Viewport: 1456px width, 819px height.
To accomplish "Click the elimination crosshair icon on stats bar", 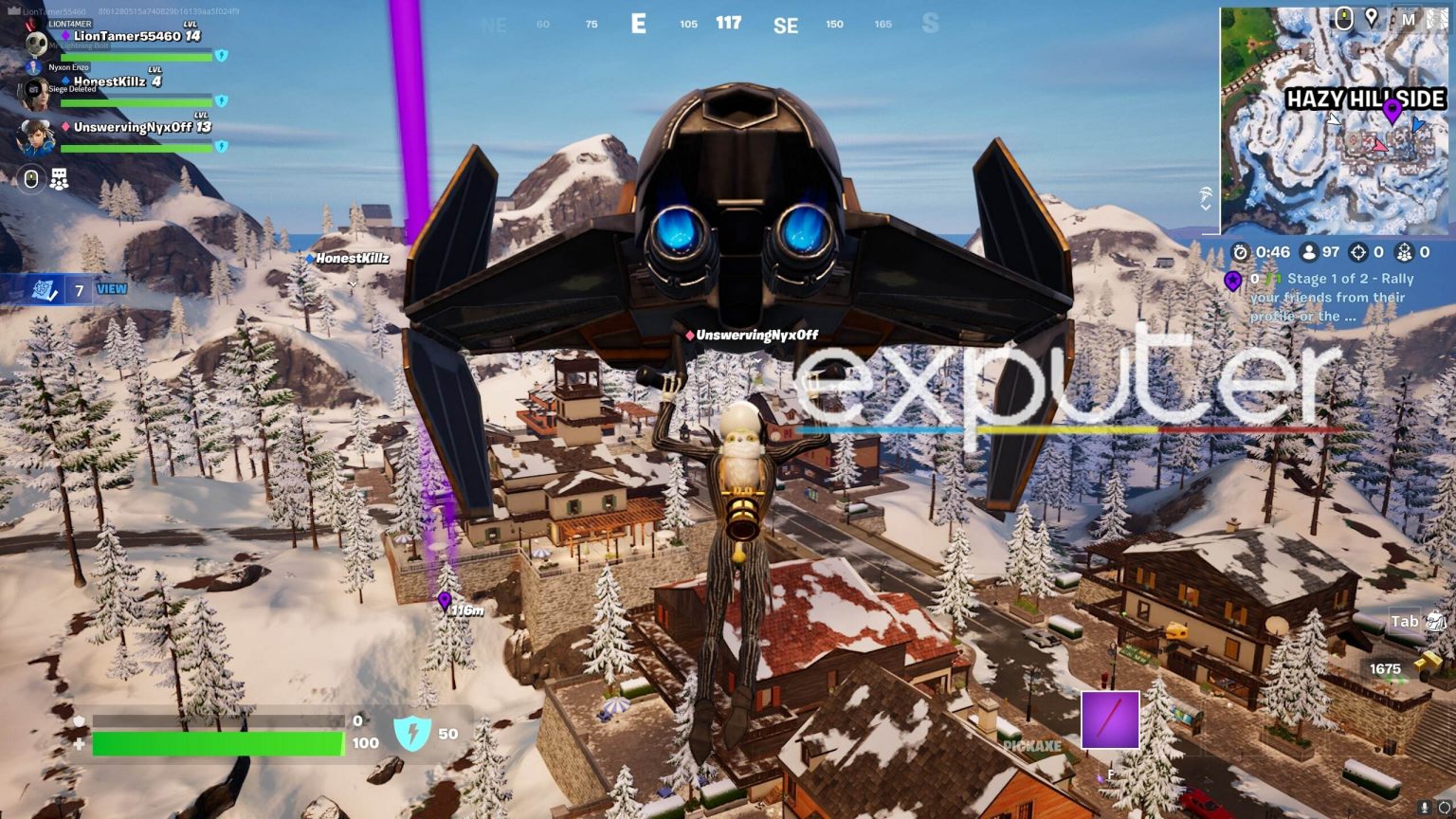I will (1357, 252).
